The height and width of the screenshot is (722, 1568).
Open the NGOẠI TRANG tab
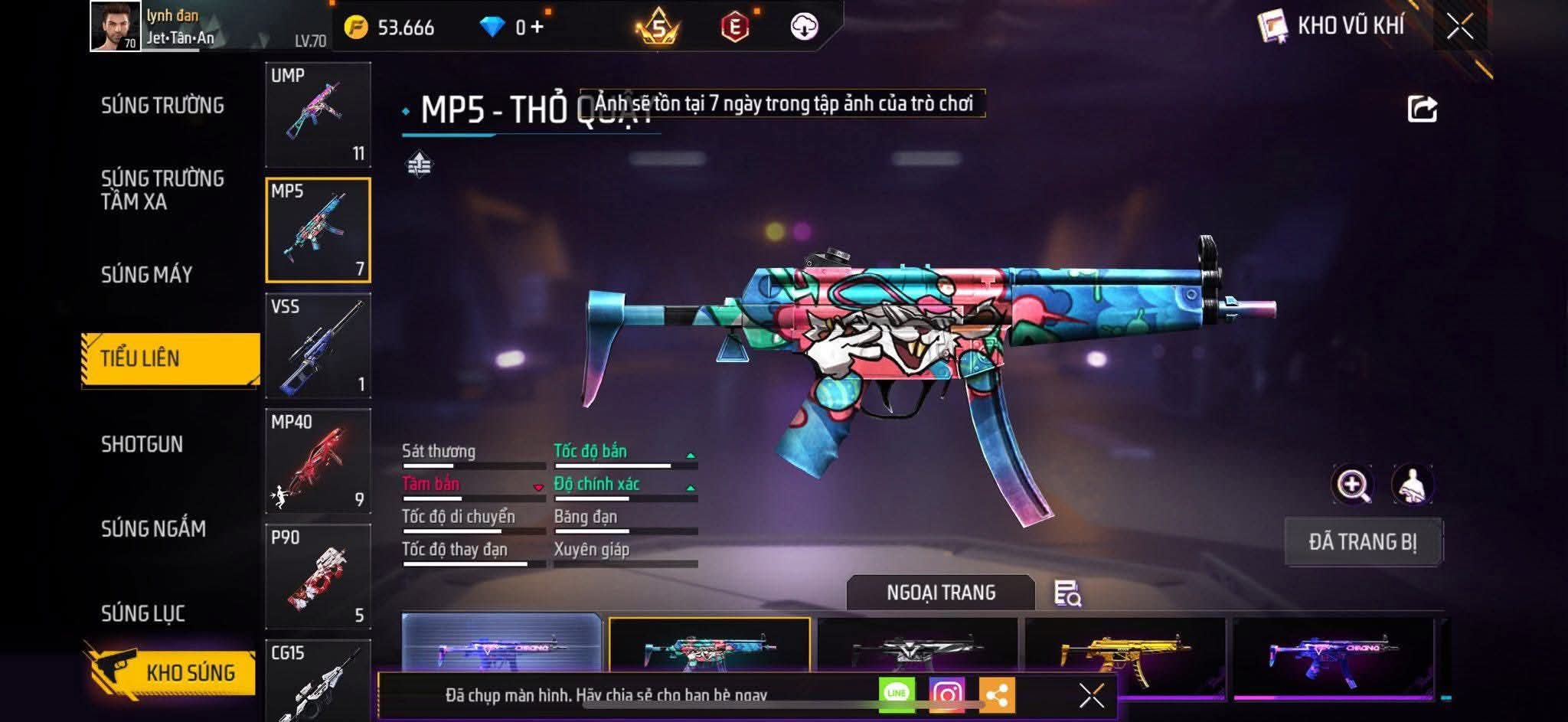click(940, 593)
